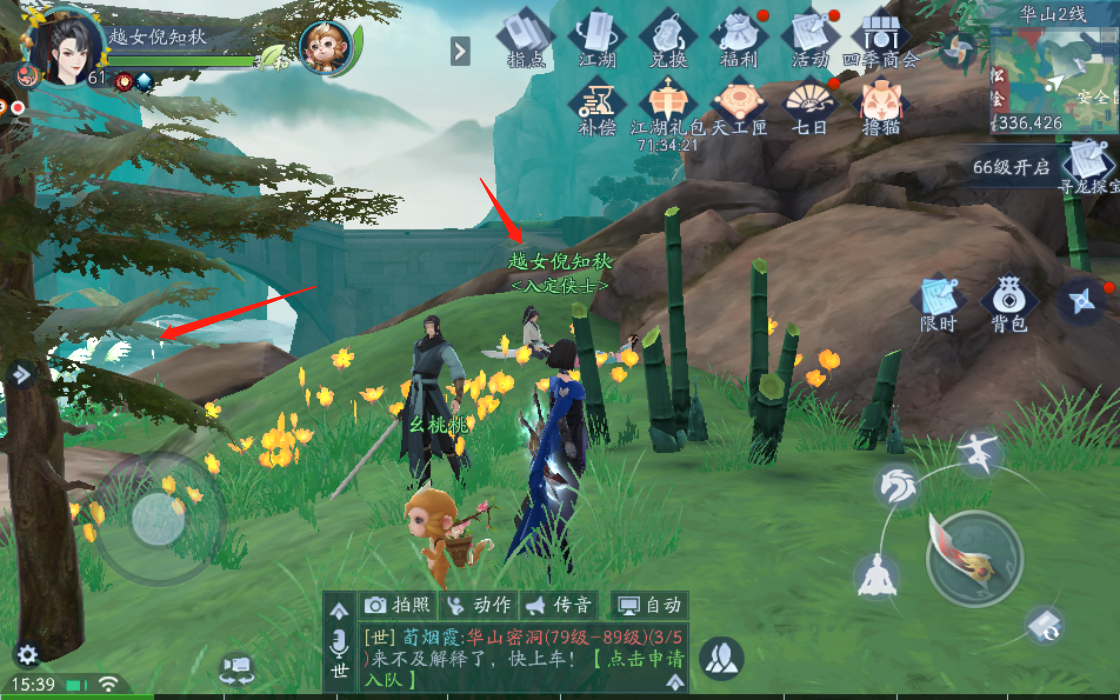Image resolution: width=1120 pixels, height=700 pixels.
Task: Open the gear settings icon
Action: point(27,655)
